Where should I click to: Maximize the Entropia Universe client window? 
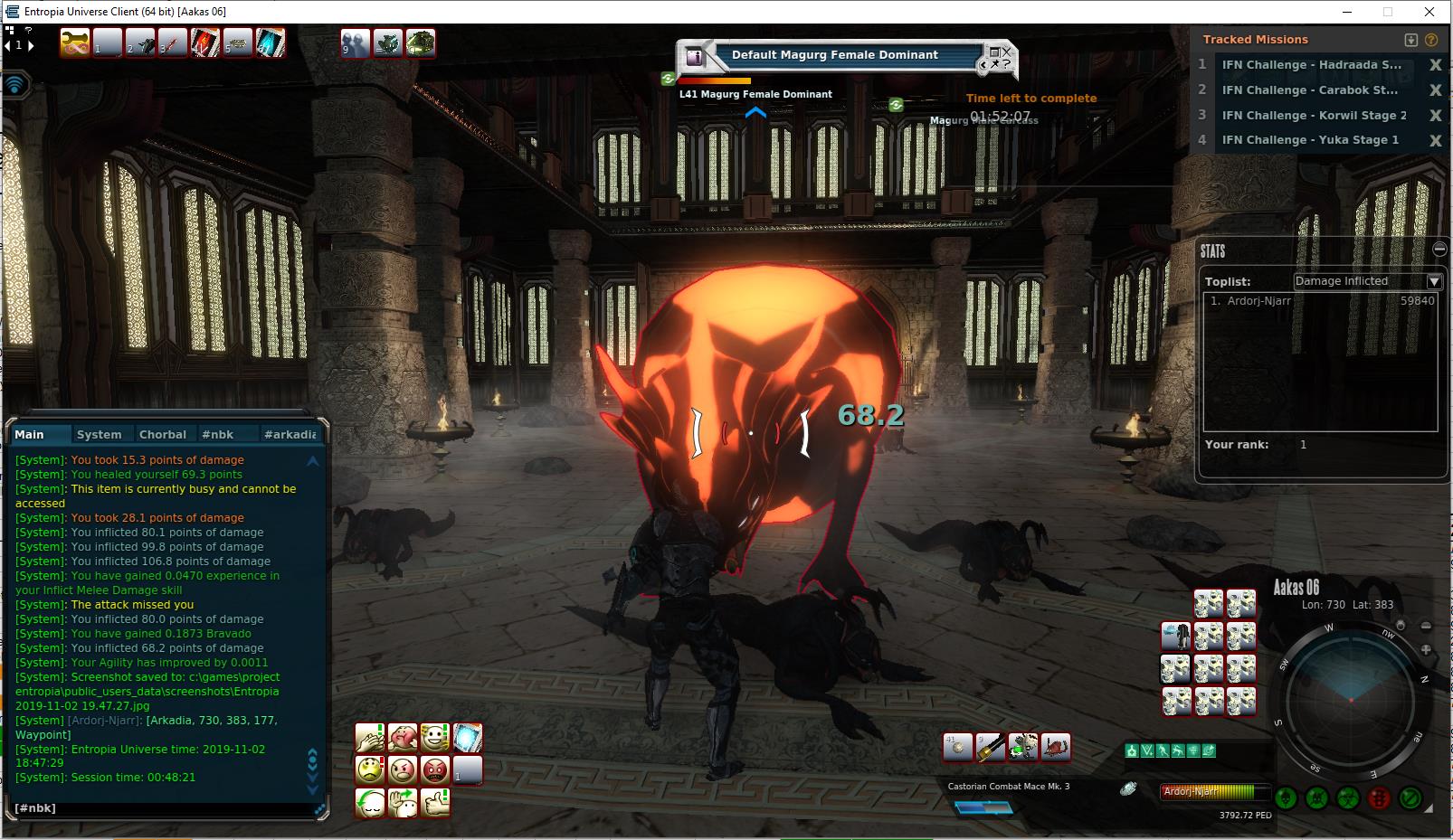point(1388,12)
